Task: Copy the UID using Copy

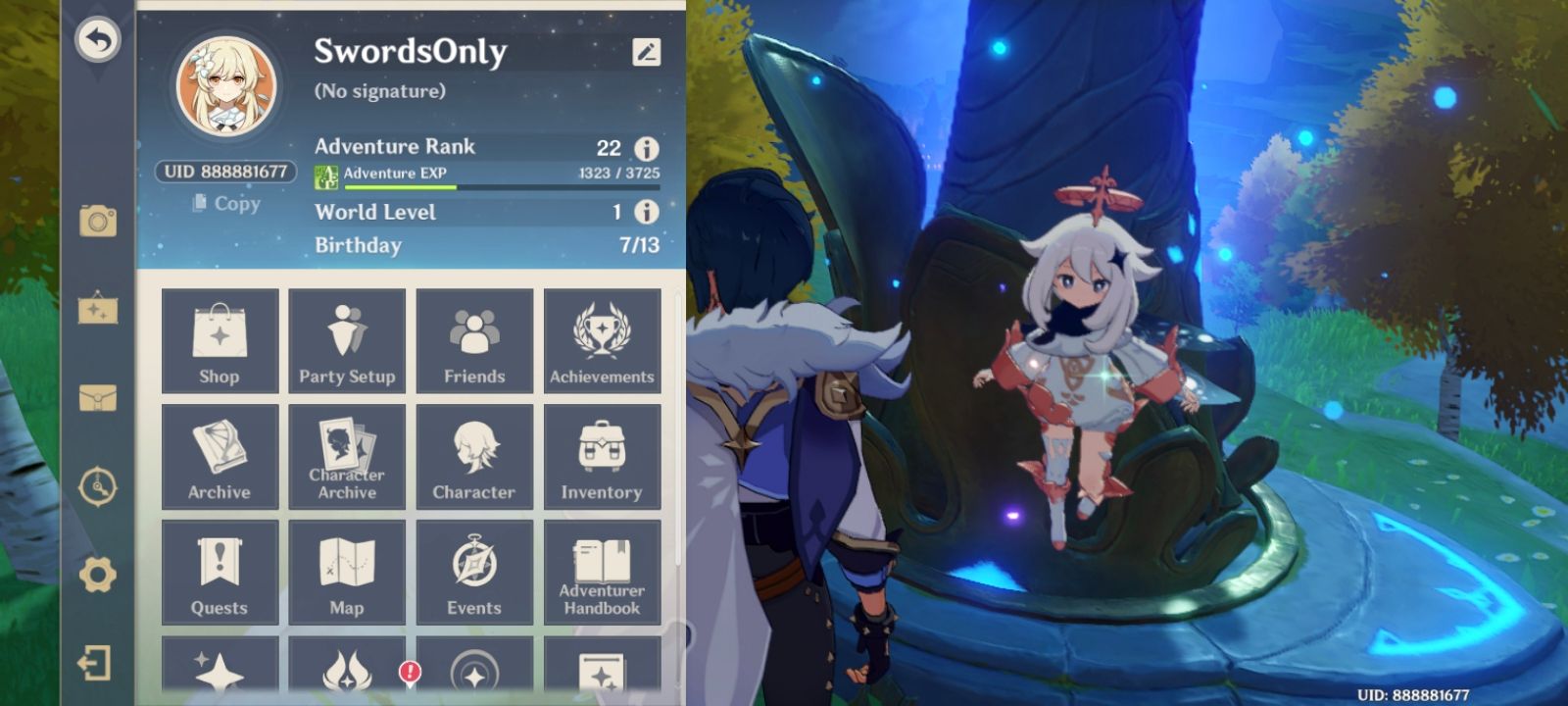Action: coord(224,203)
